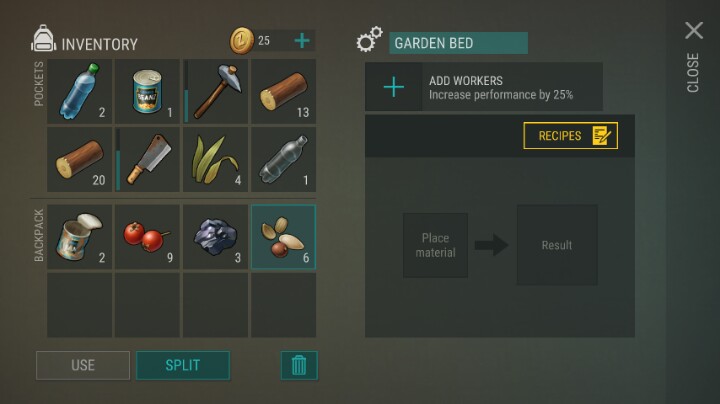Select the Place material slot
This screenshot has width=720, height=404.
click(435, 245)
